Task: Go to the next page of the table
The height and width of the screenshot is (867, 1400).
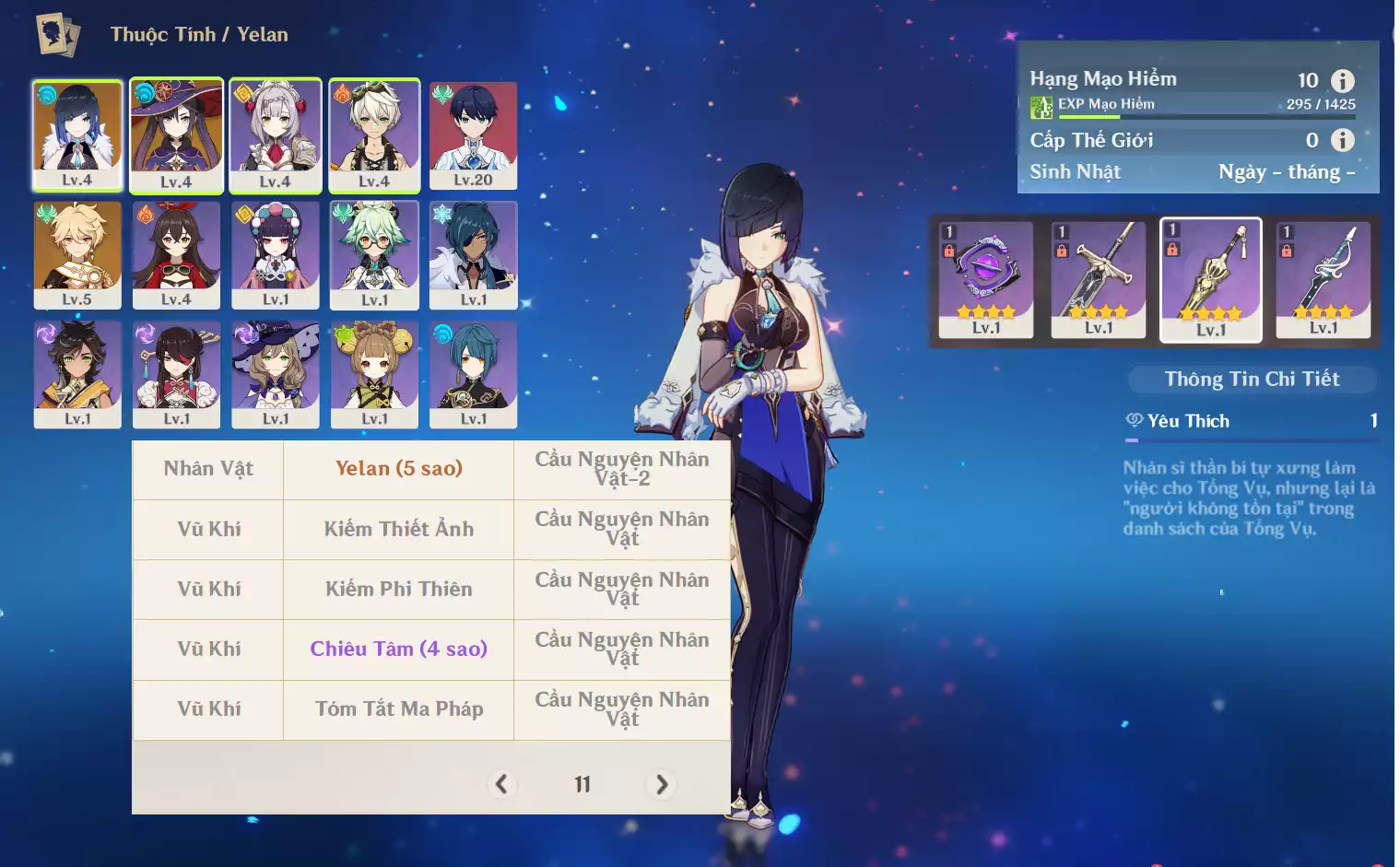Action: (662, 784)
